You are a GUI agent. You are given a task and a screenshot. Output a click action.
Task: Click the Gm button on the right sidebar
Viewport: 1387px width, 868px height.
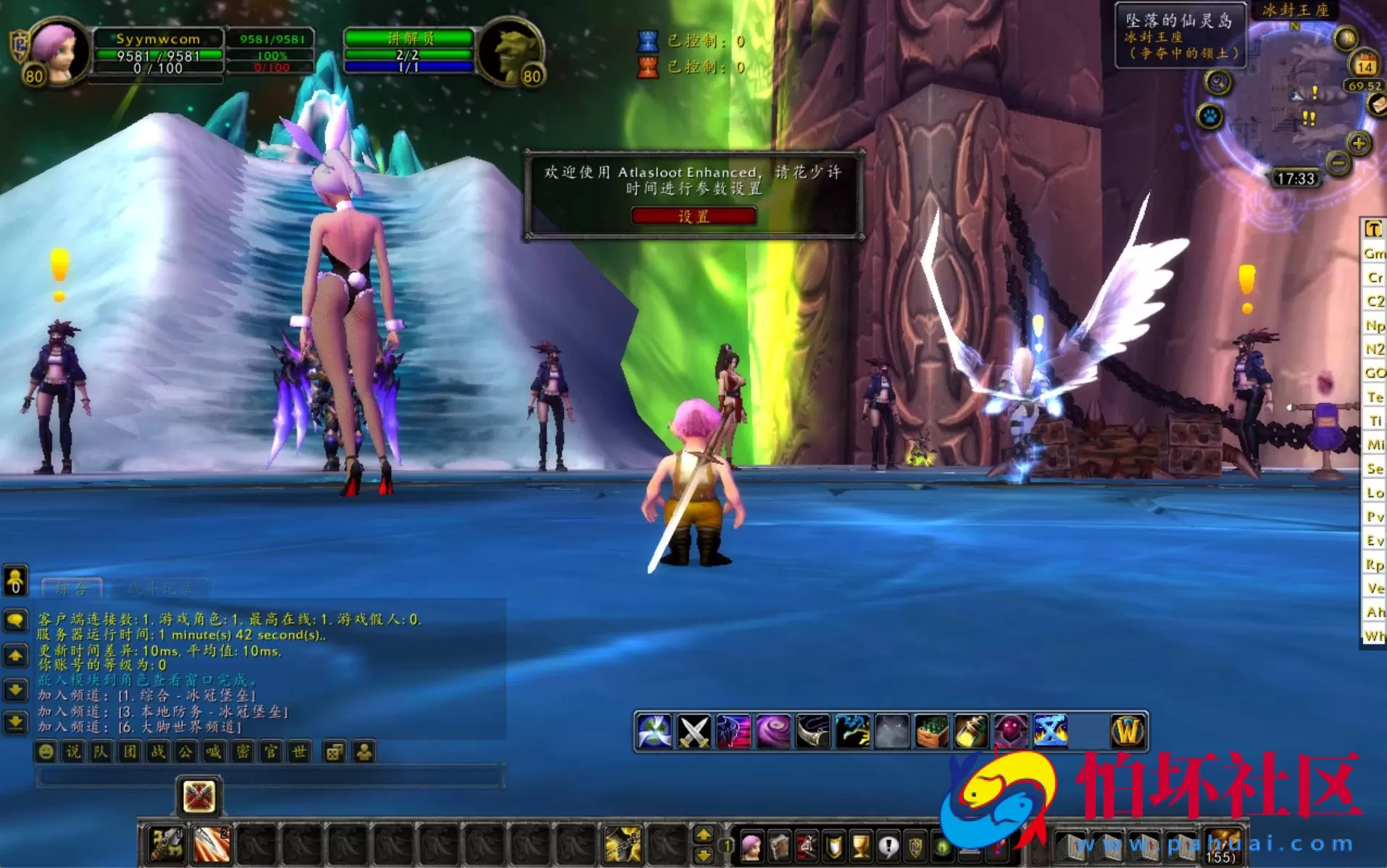coord(1374,254)
